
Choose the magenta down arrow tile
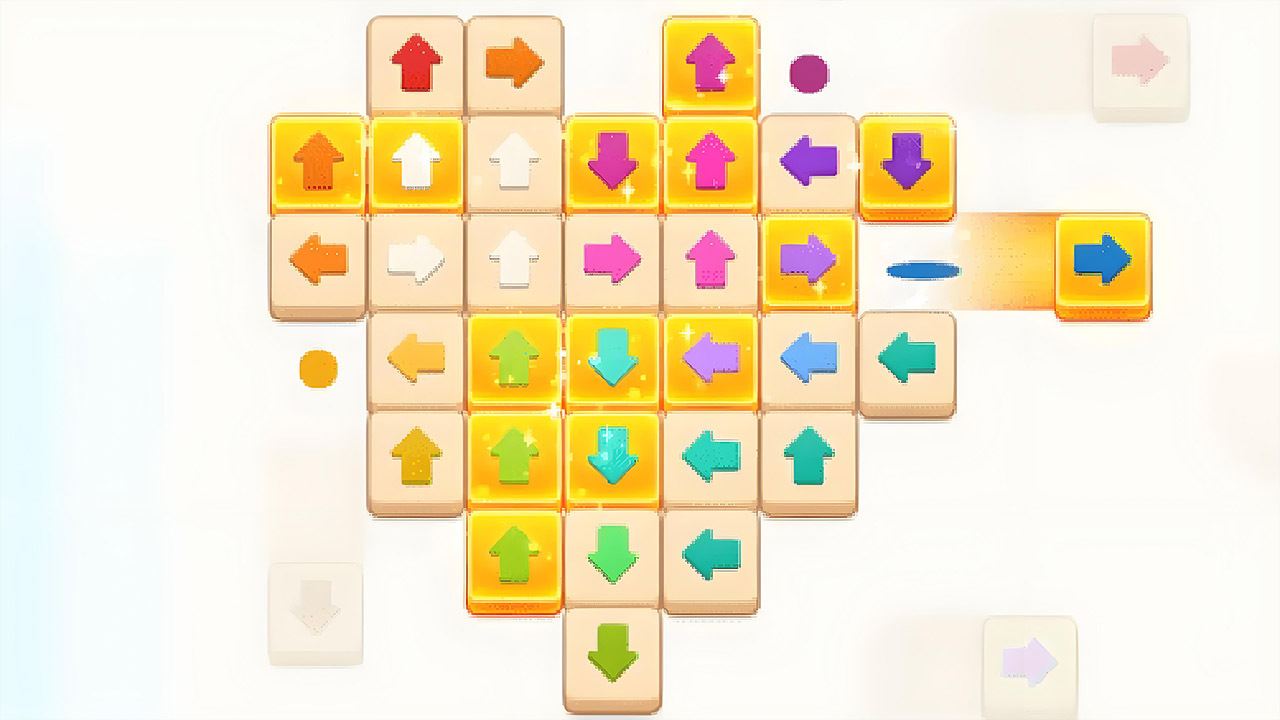[x=612, y=162]
